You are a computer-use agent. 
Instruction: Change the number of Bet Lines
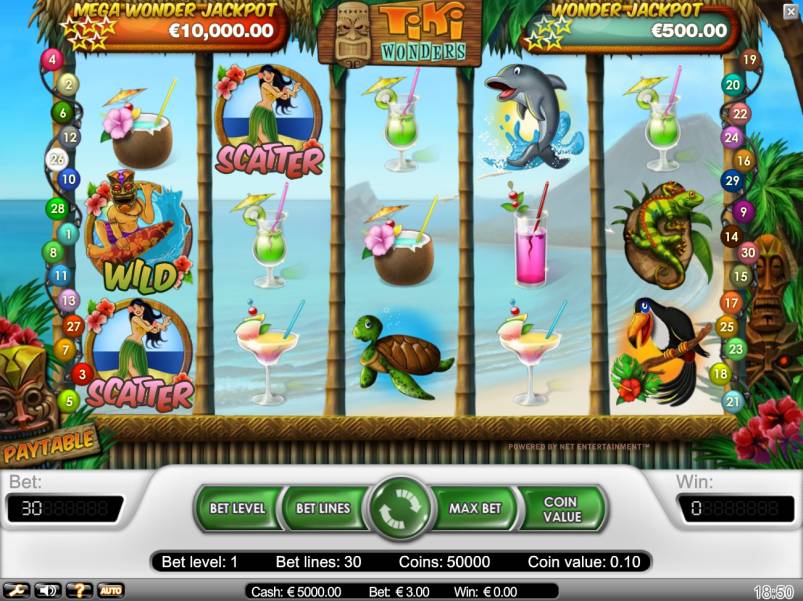[x=322, y=508]
